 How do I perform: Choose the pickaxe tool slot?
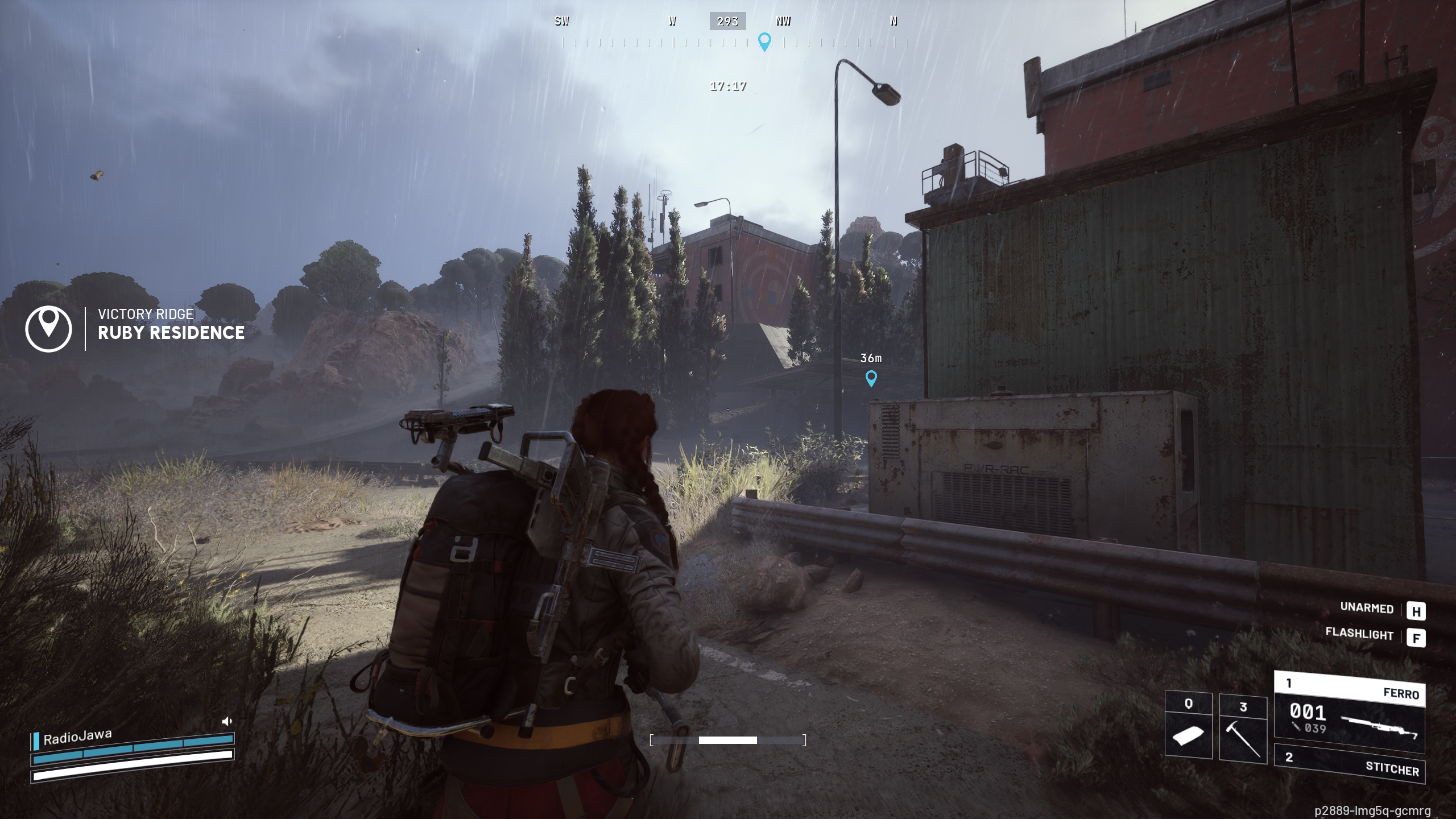click(x=1243, y=729)
